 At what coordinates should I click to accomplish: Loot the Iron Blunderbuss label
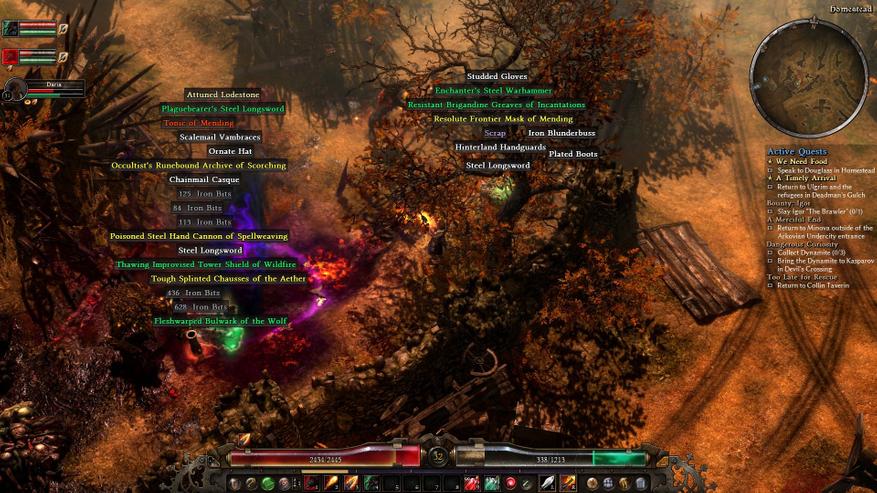(561, 133)
